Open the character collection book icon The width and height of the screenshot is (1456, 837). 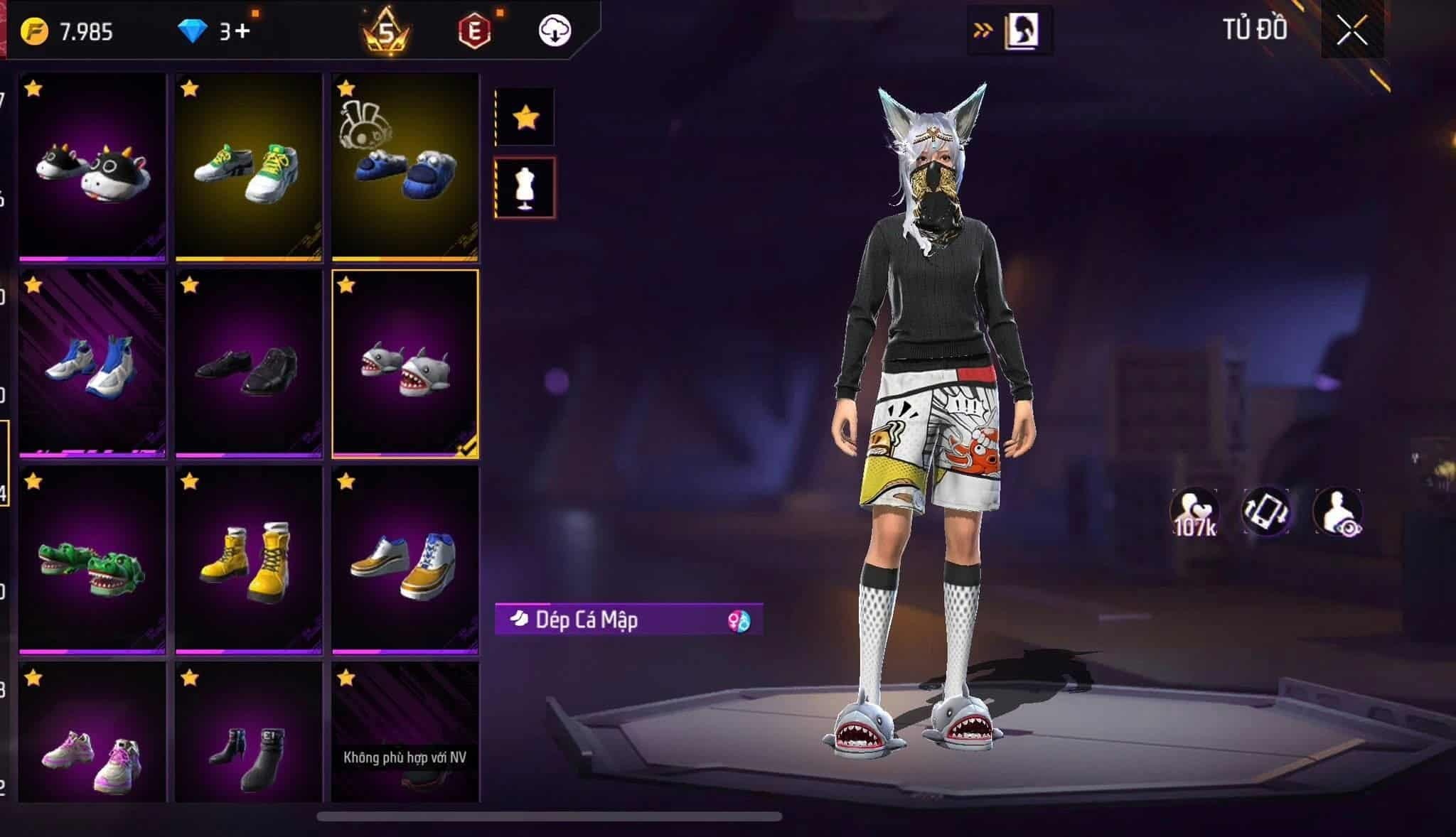pos(1021,31)
